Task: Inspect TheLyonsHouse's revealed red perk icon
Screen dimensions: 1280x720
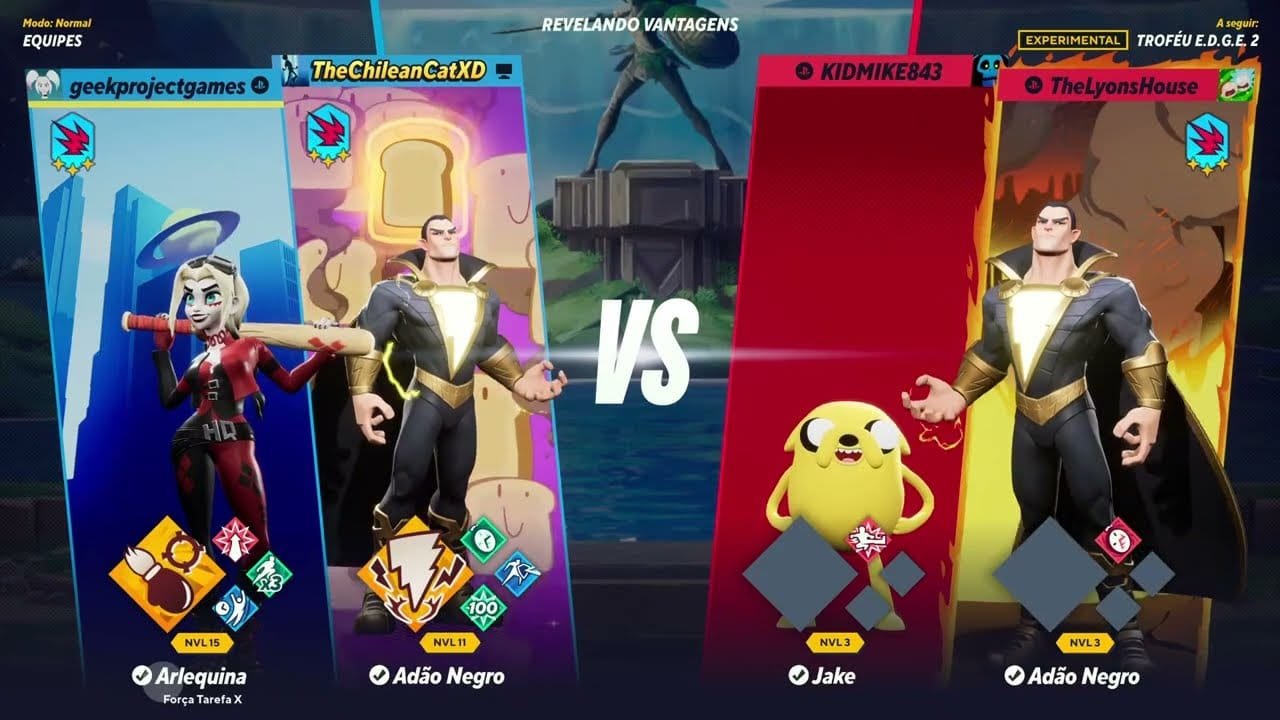Action: 1117,541
